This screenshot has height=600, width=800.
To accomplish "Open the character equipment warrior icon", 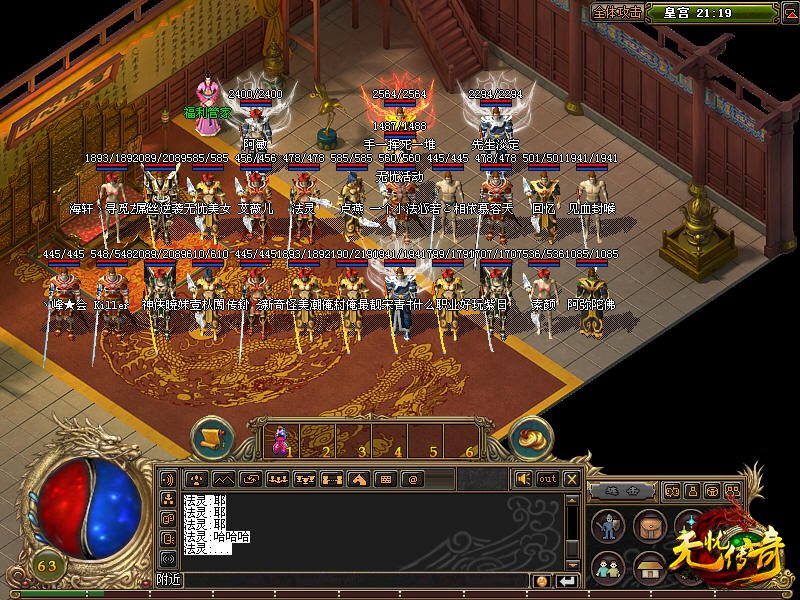I will coord(608,527).
